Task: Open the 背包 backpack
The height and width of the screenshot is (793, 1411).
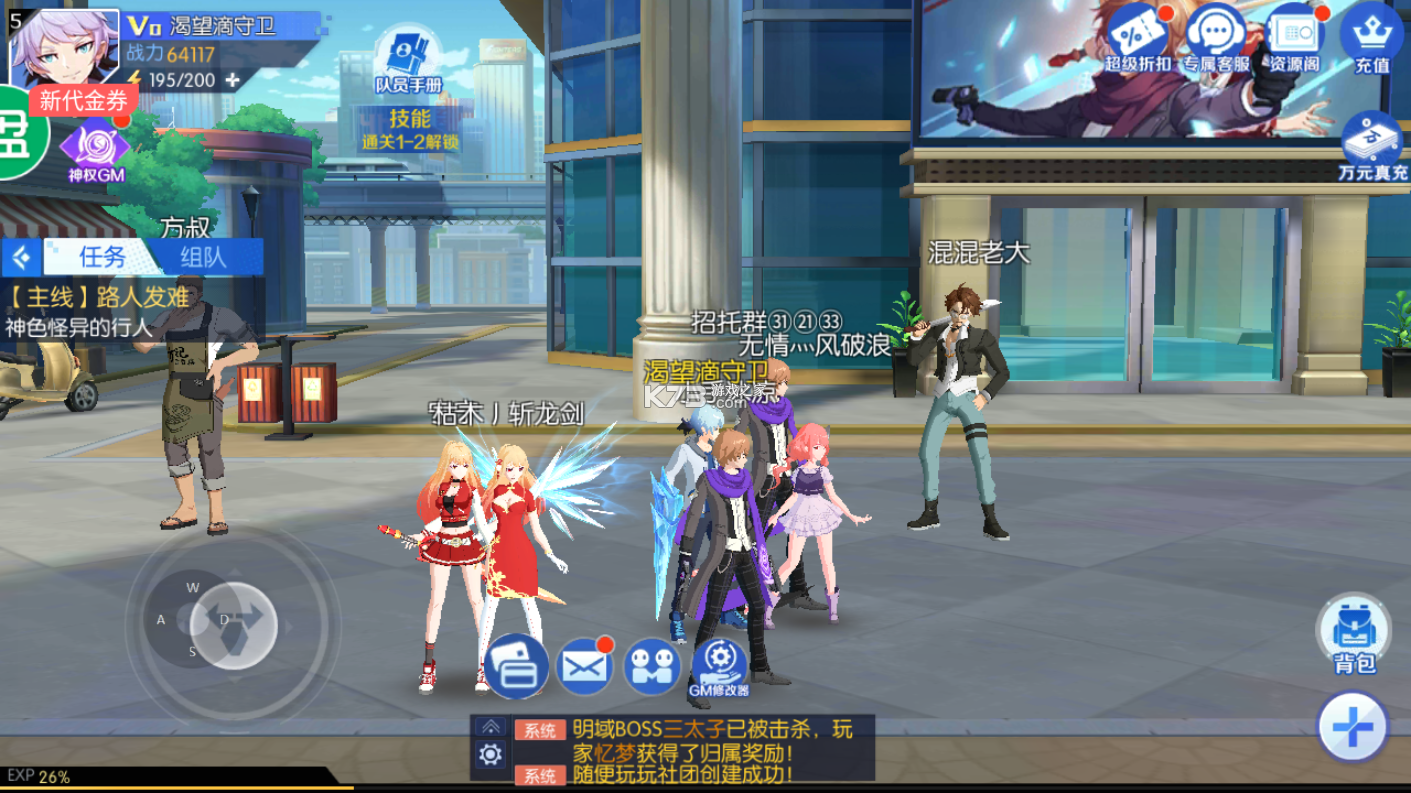Action: click(x=1354, y=634)
